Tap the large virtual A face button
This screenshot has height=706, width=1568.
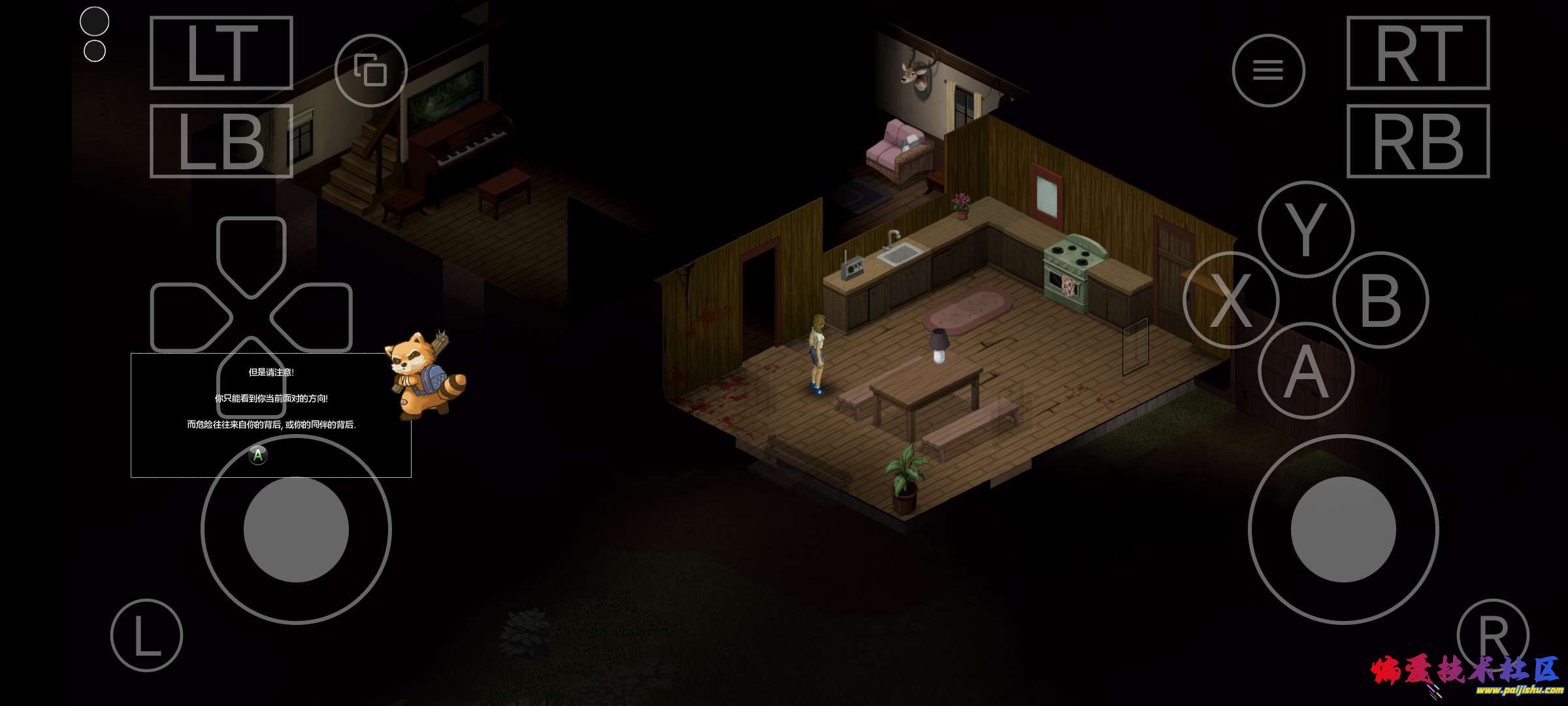[1305, 371]
